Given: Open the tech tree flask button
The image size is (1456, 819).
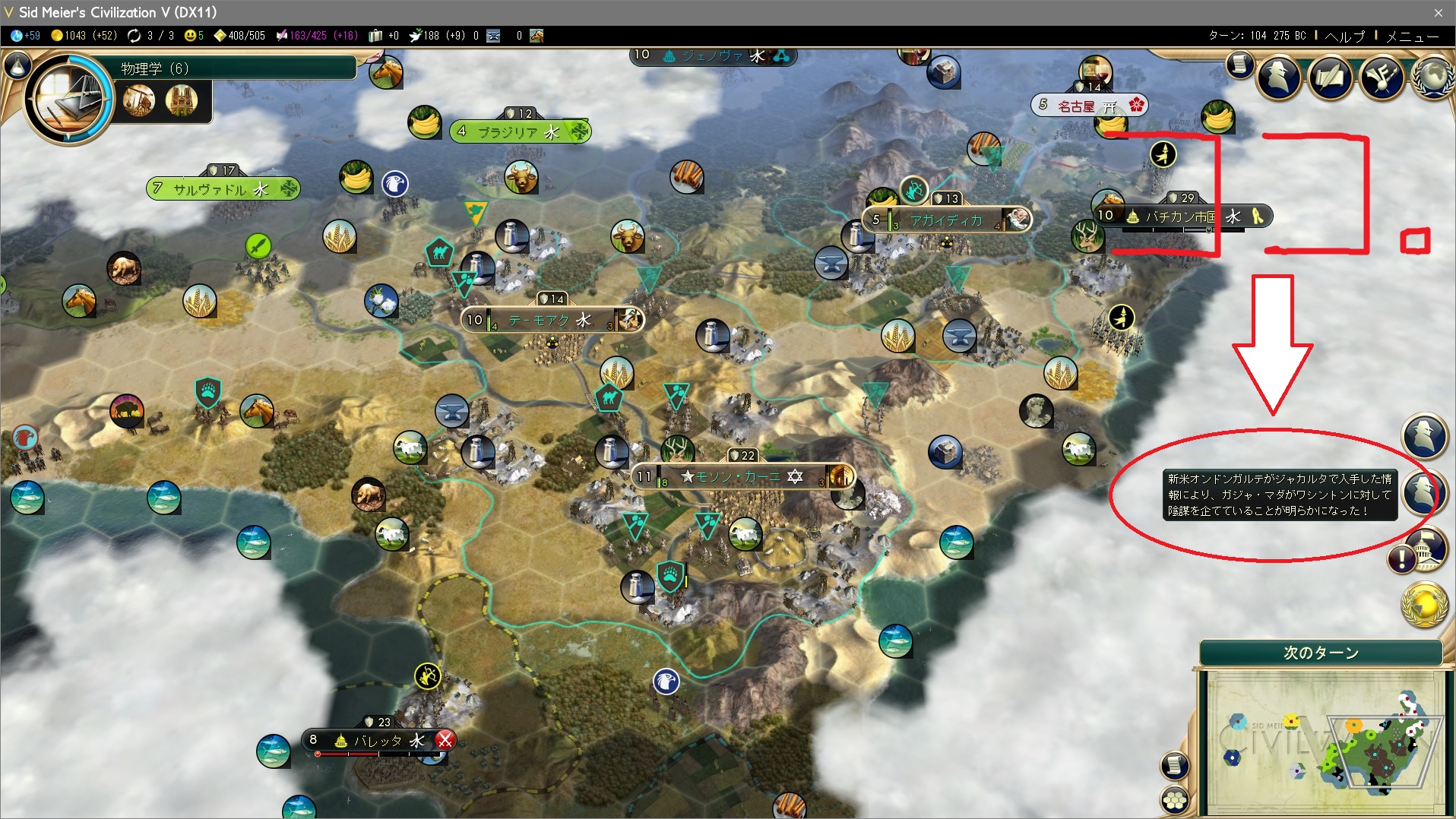Looking at the screenshot, I should [17, 66].
